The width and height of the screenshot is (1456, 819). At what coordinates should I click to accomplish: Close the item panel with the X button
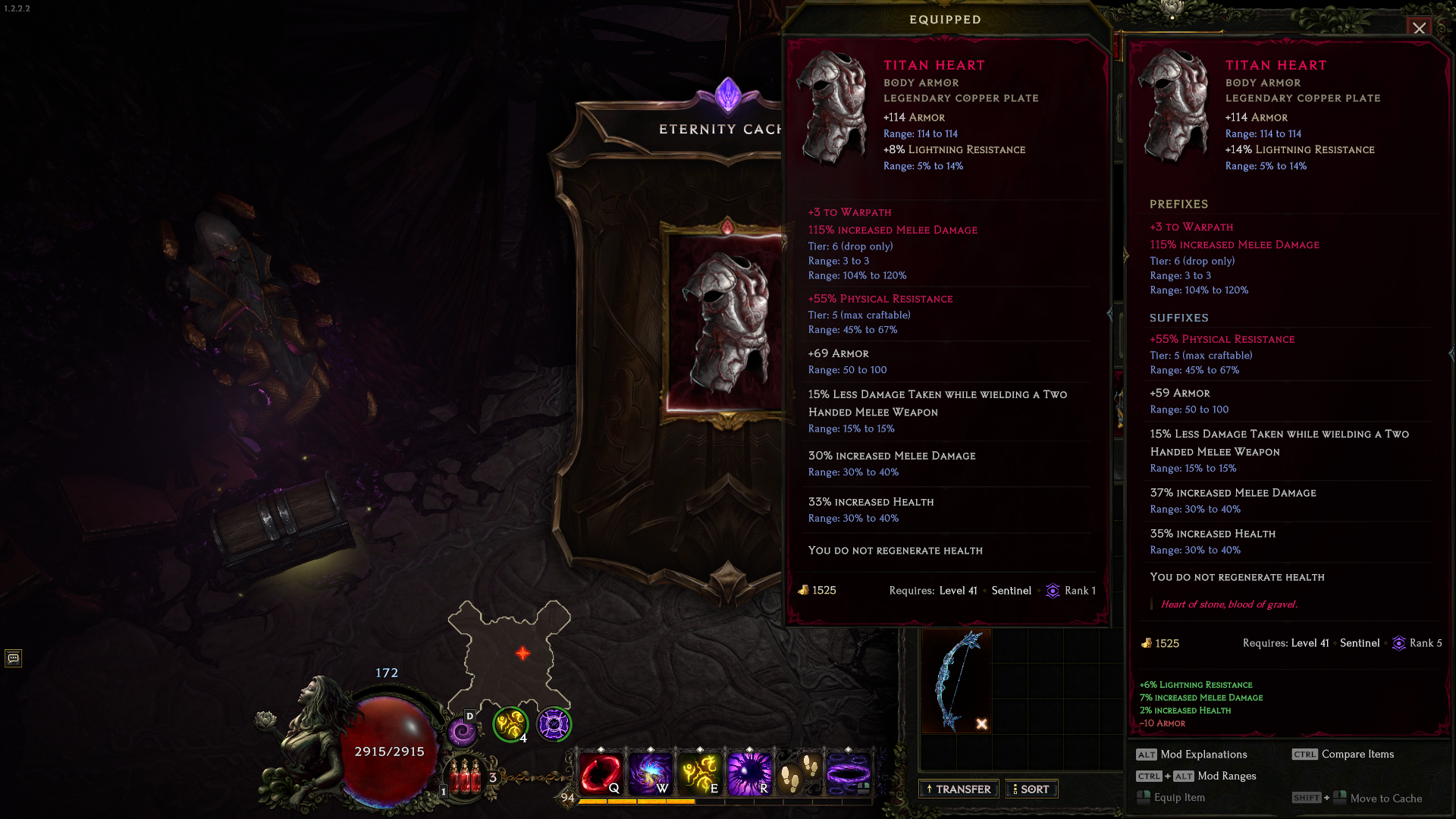1419,28
